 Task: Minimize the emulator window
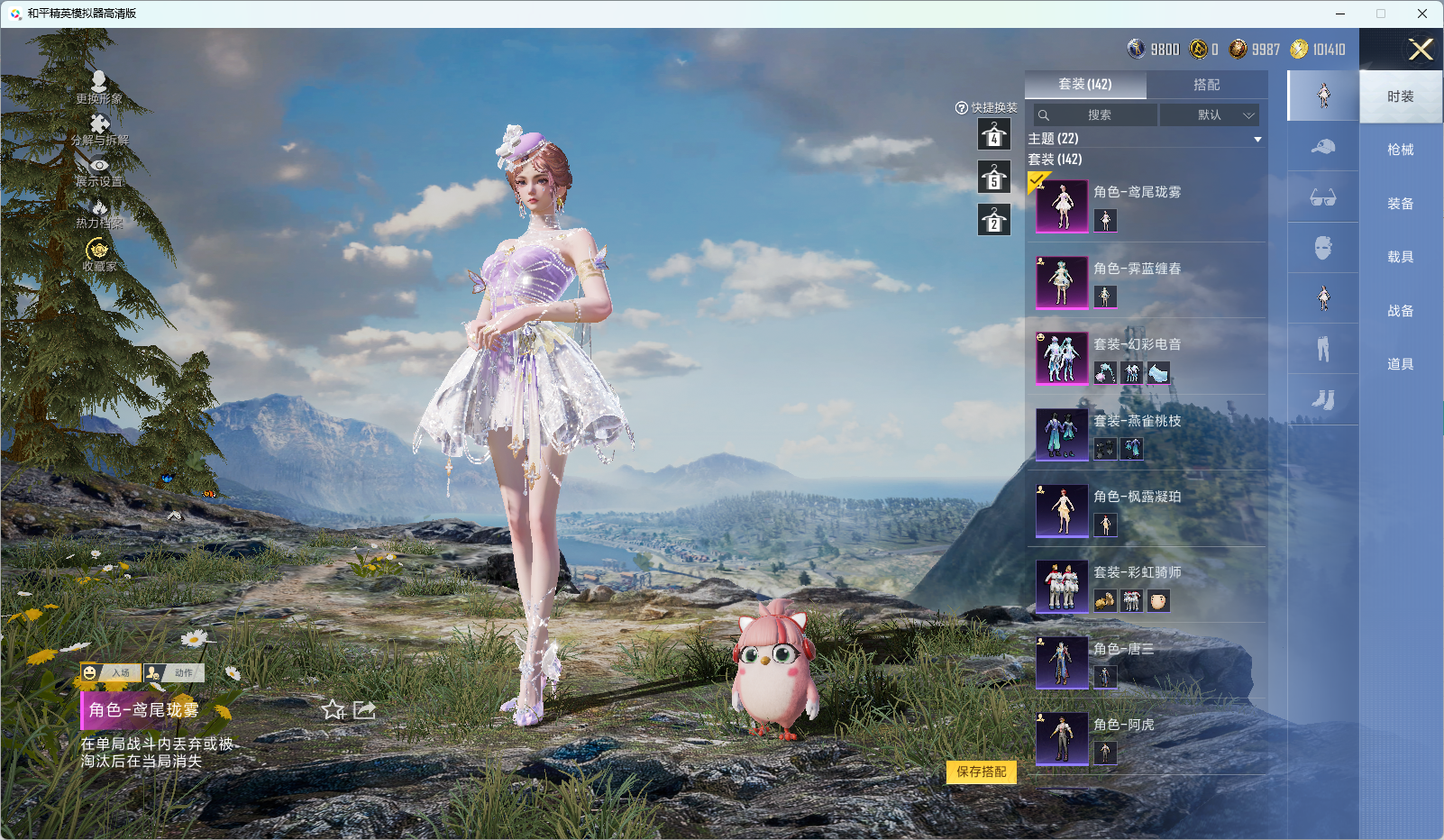pos(1340,14)
